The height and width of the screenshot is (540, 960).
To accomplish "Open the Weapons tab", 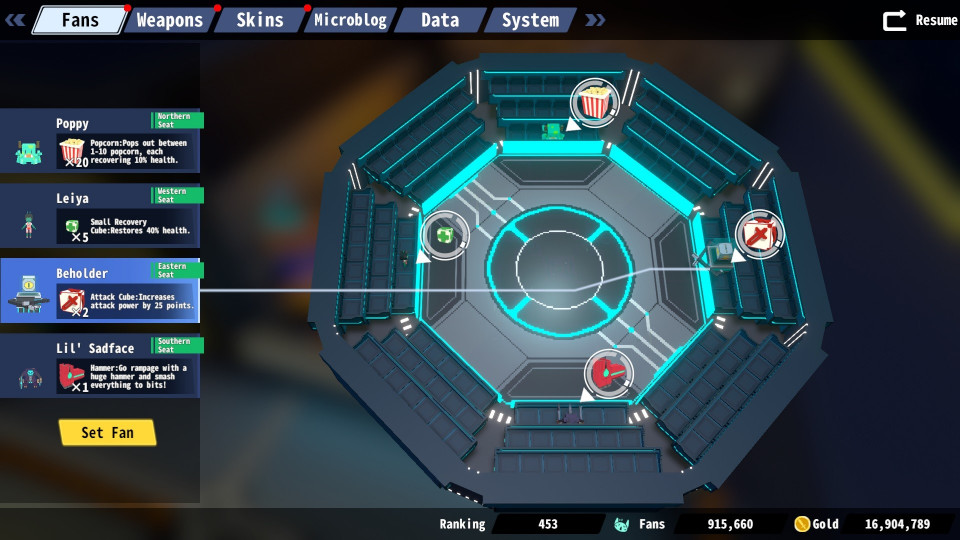I will pos(169,20).
